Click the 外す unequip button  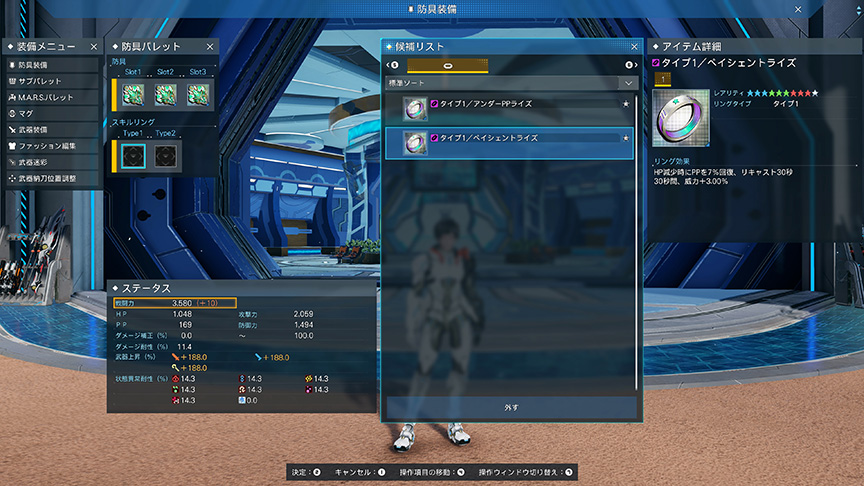[x=510, y=408]
